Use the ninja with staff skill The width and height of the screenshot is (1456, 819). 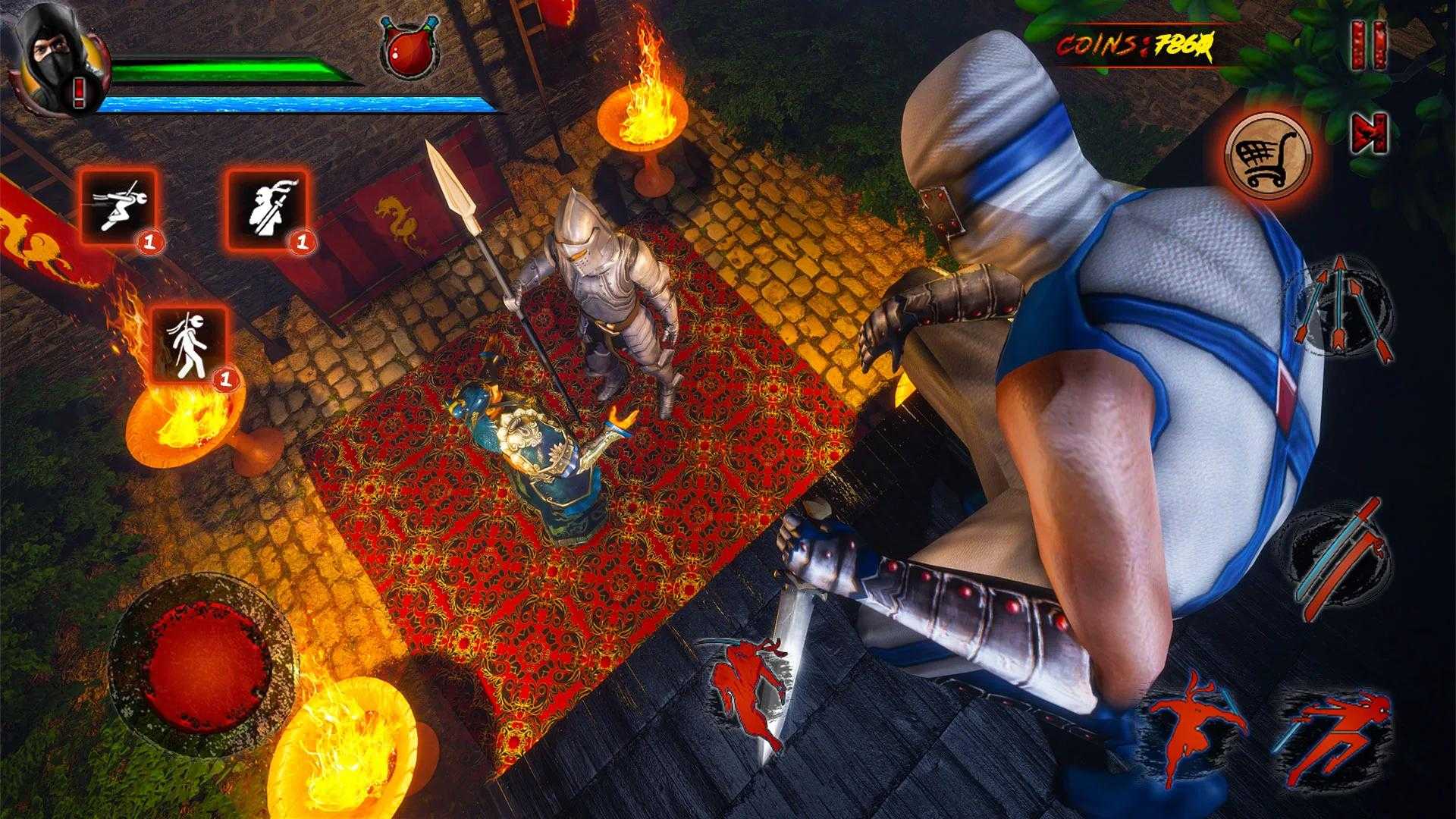pos(268,206)
